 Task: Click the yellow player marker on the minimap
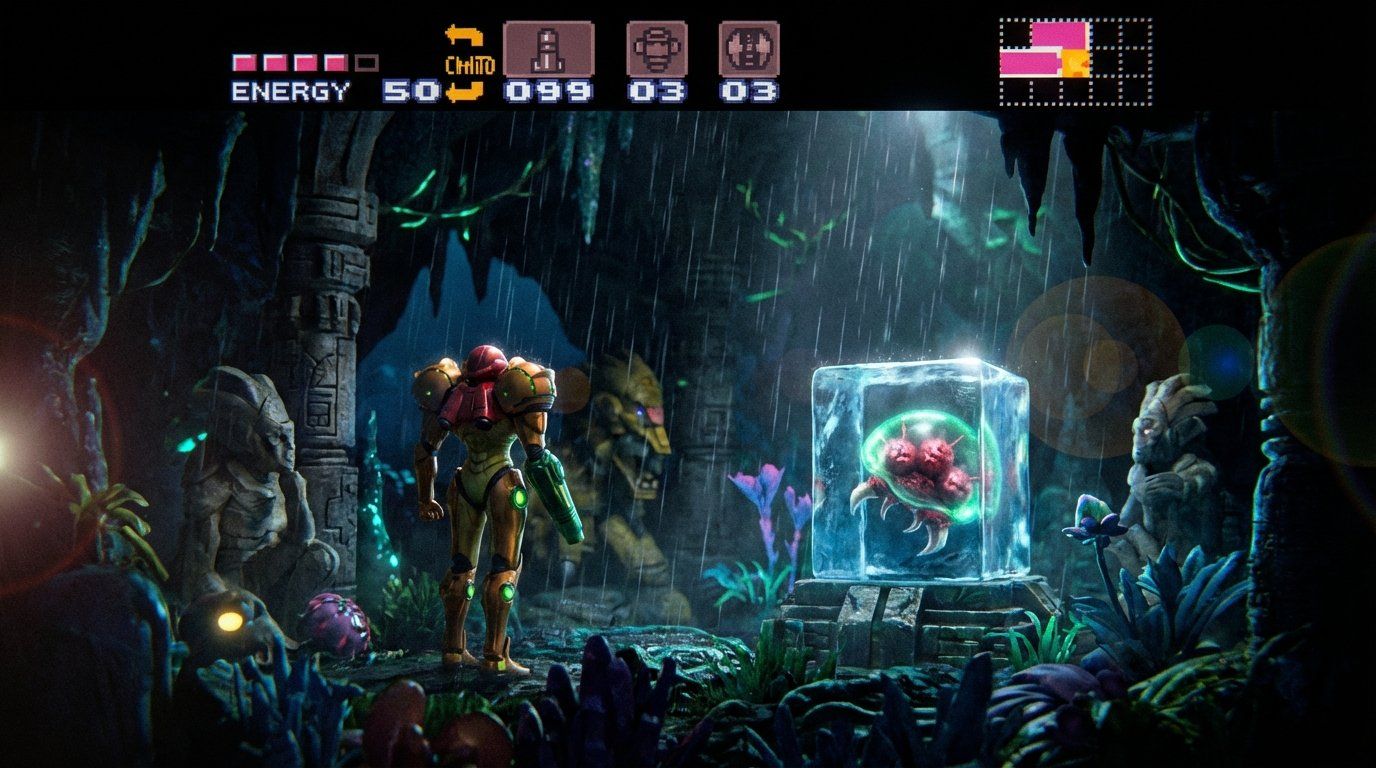click(x=1075, y=62)
